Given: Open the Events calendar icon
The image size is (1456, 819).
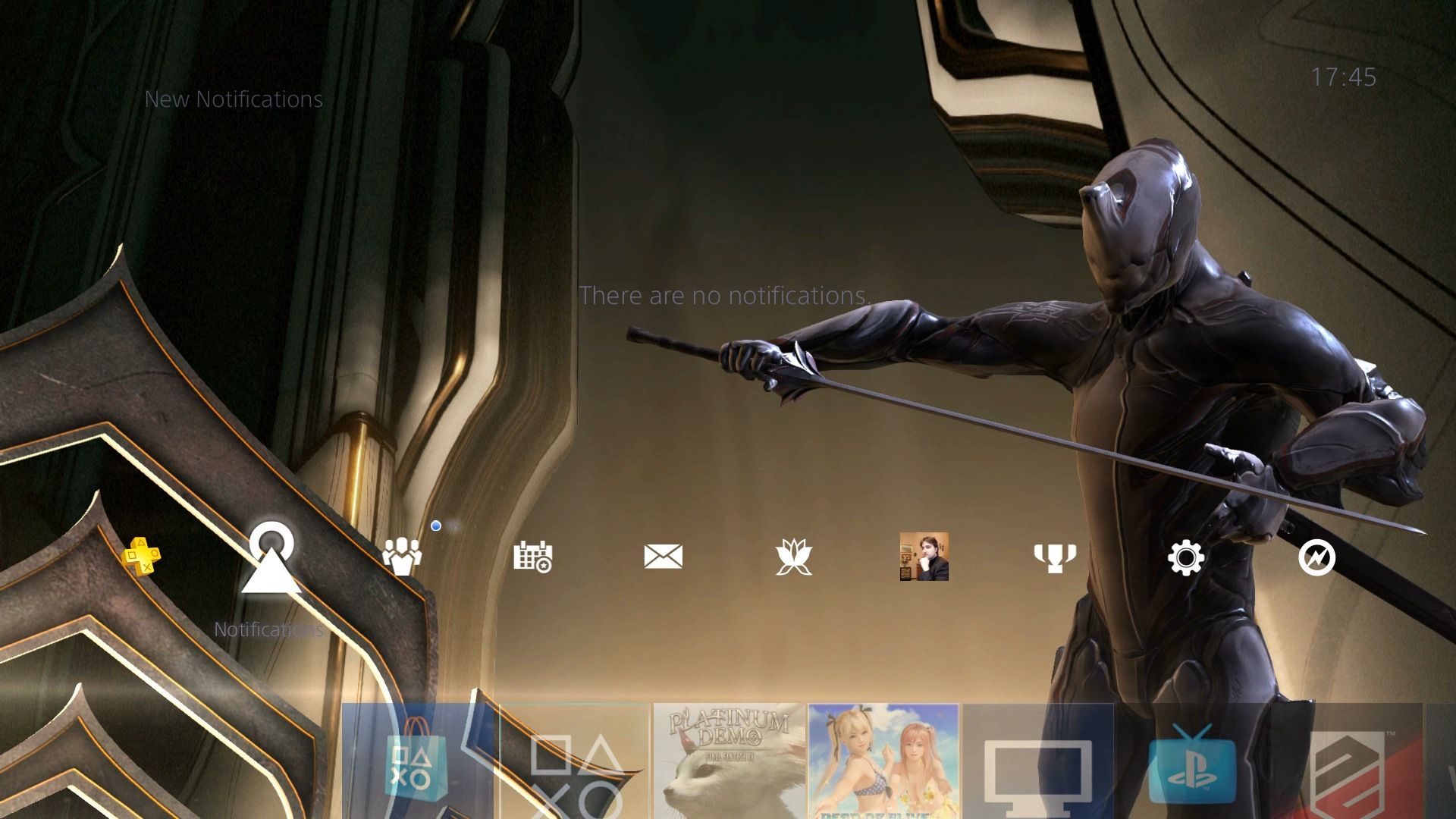Looking at the screenshot, I should [533, 556].
